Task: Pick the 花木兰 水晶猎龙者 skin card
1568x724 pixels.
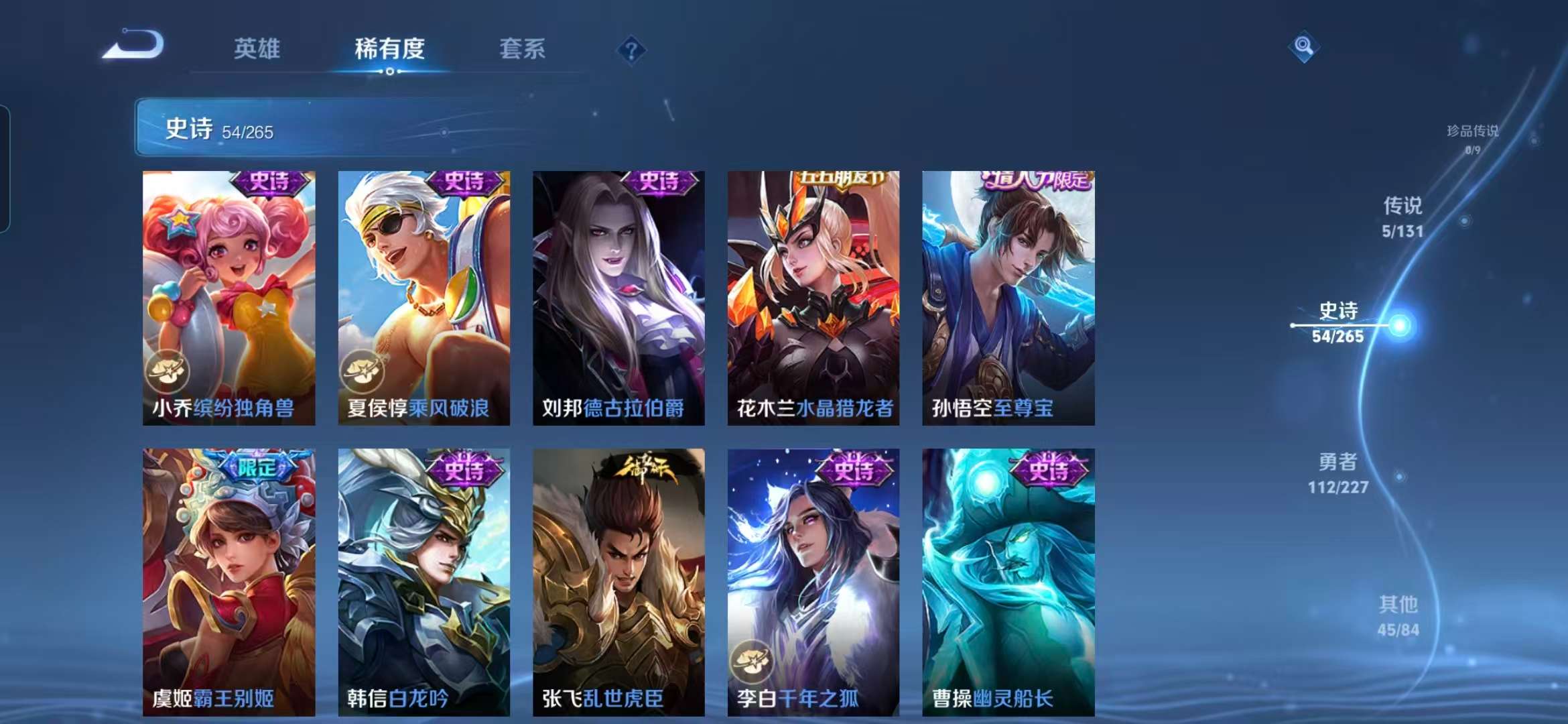Action: tap(813, 298)
